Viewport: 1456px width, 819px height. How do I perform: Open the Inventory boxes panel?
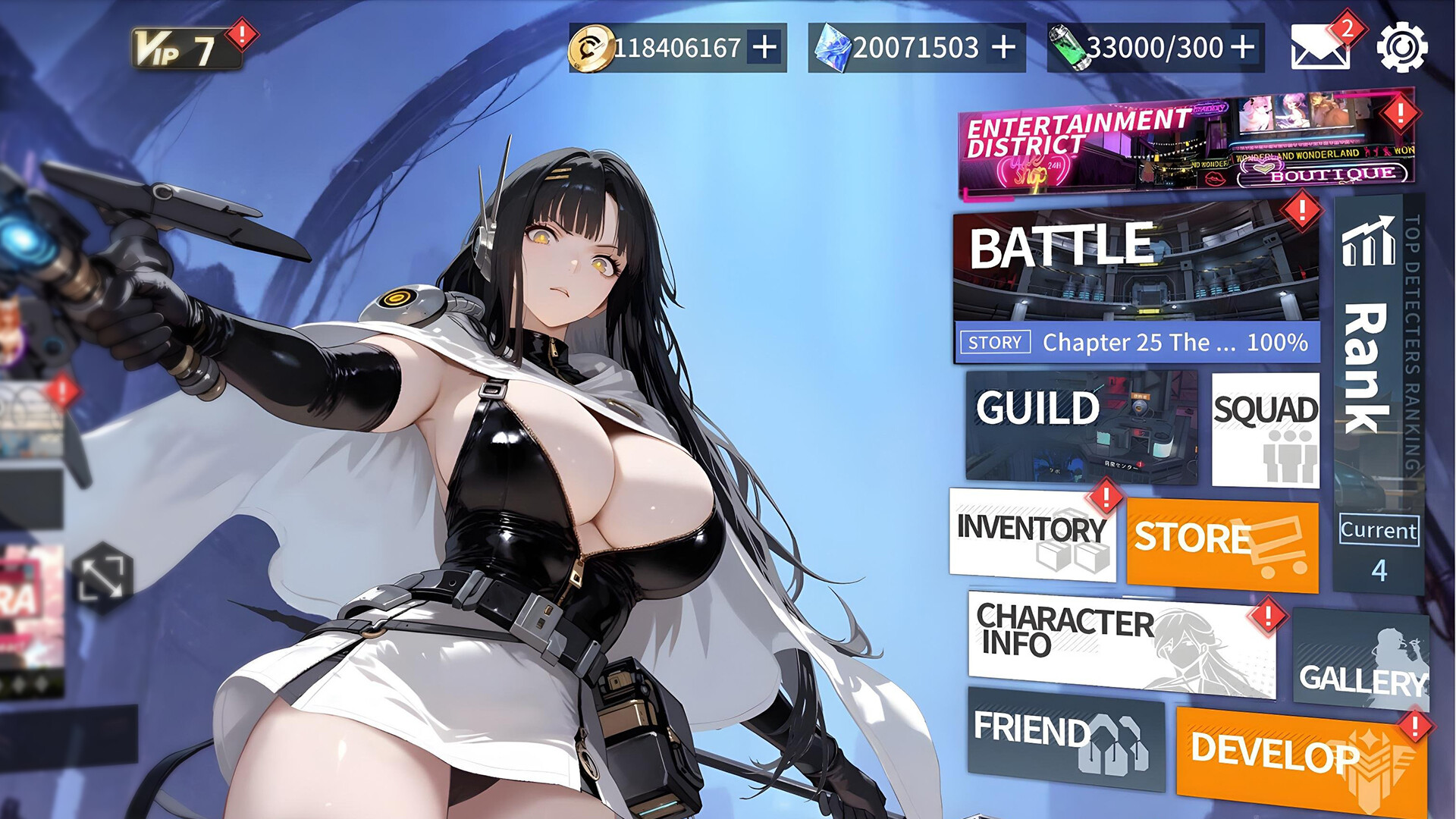coord(1033,536)
